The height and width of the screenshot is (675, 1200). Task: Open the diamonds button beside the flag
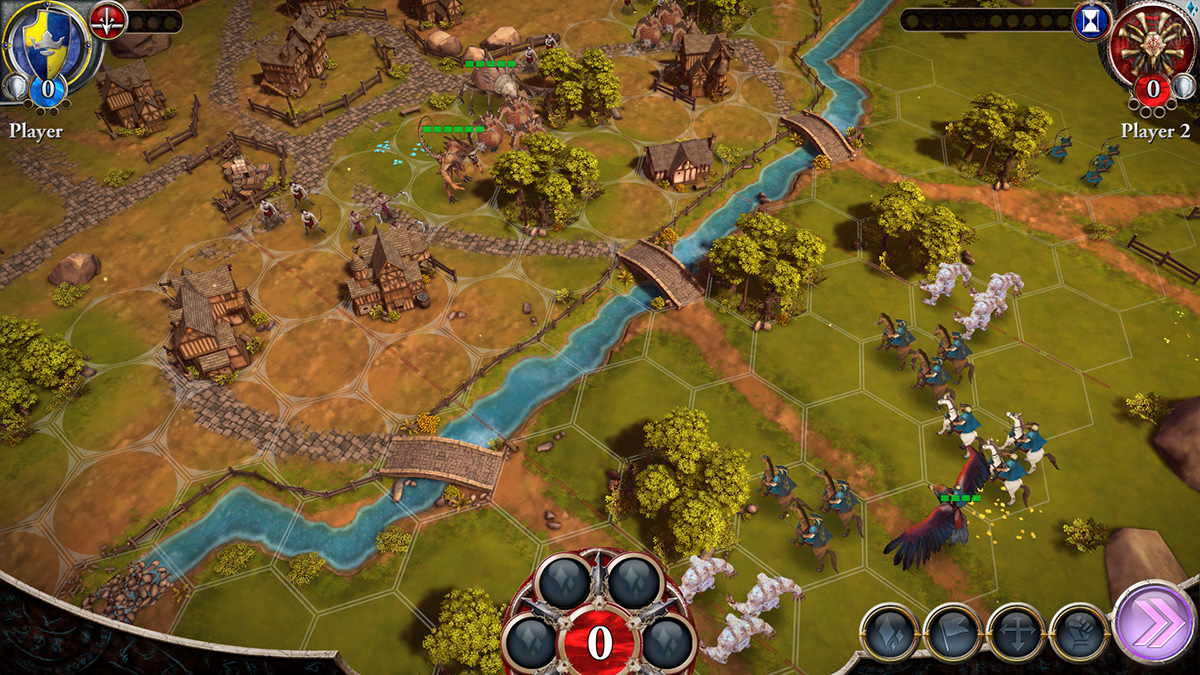(890, 633)
